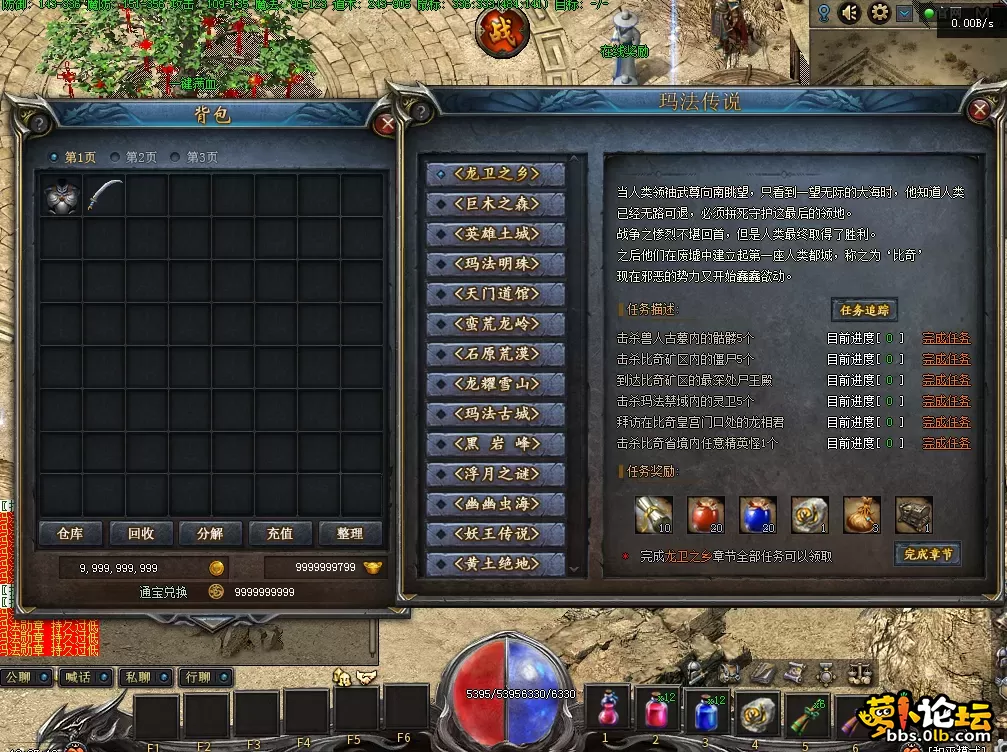Select the 龙卫之乡 chapter
The height and width of the screenshot is (752, 1007).
click(496, 173)
